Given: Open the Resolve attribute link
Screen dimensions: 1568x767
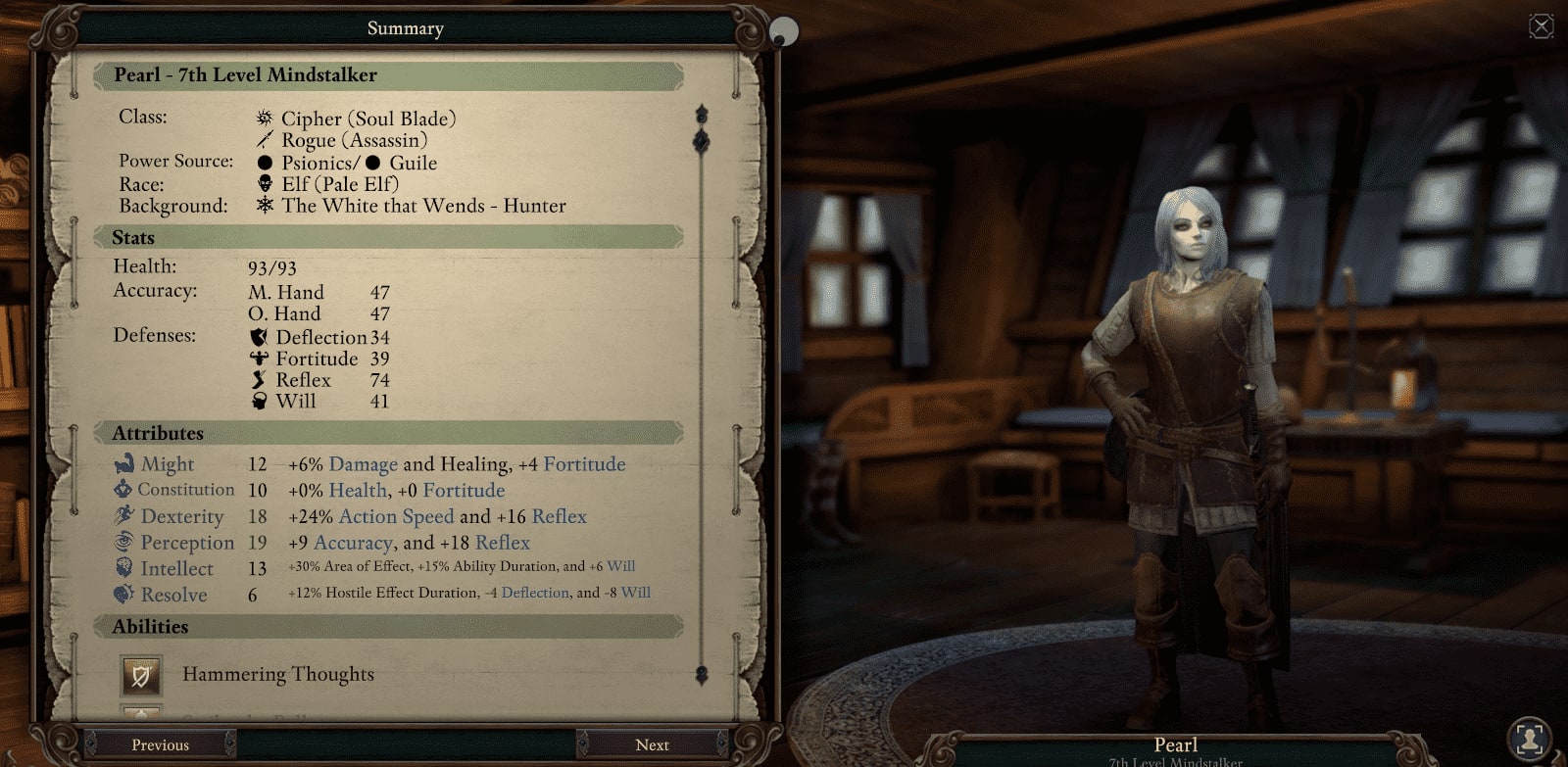Looking at the screenshot, I should tap(173, 595).
